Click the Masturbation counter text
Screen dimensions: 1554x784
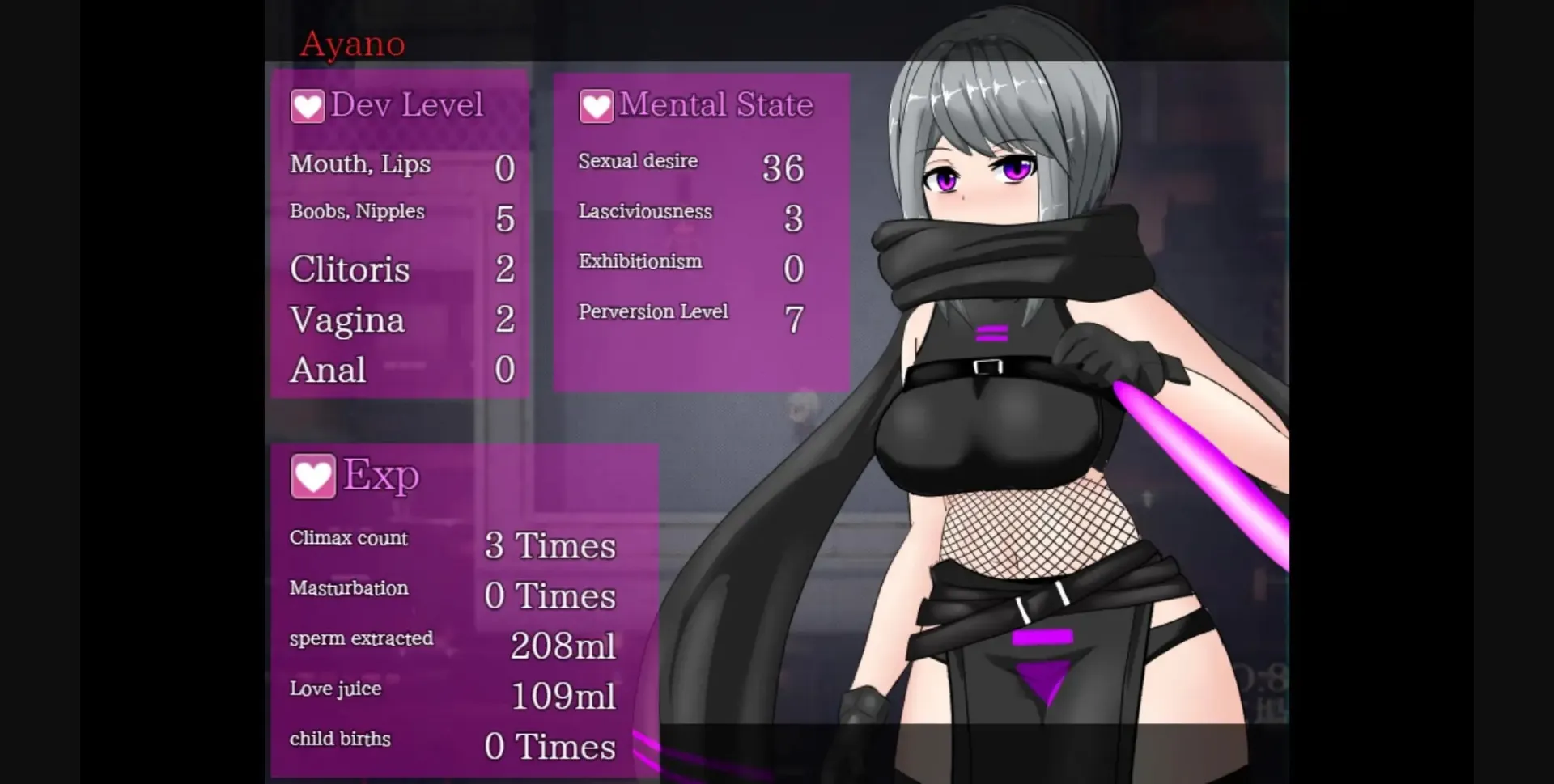tap(349, 589)
